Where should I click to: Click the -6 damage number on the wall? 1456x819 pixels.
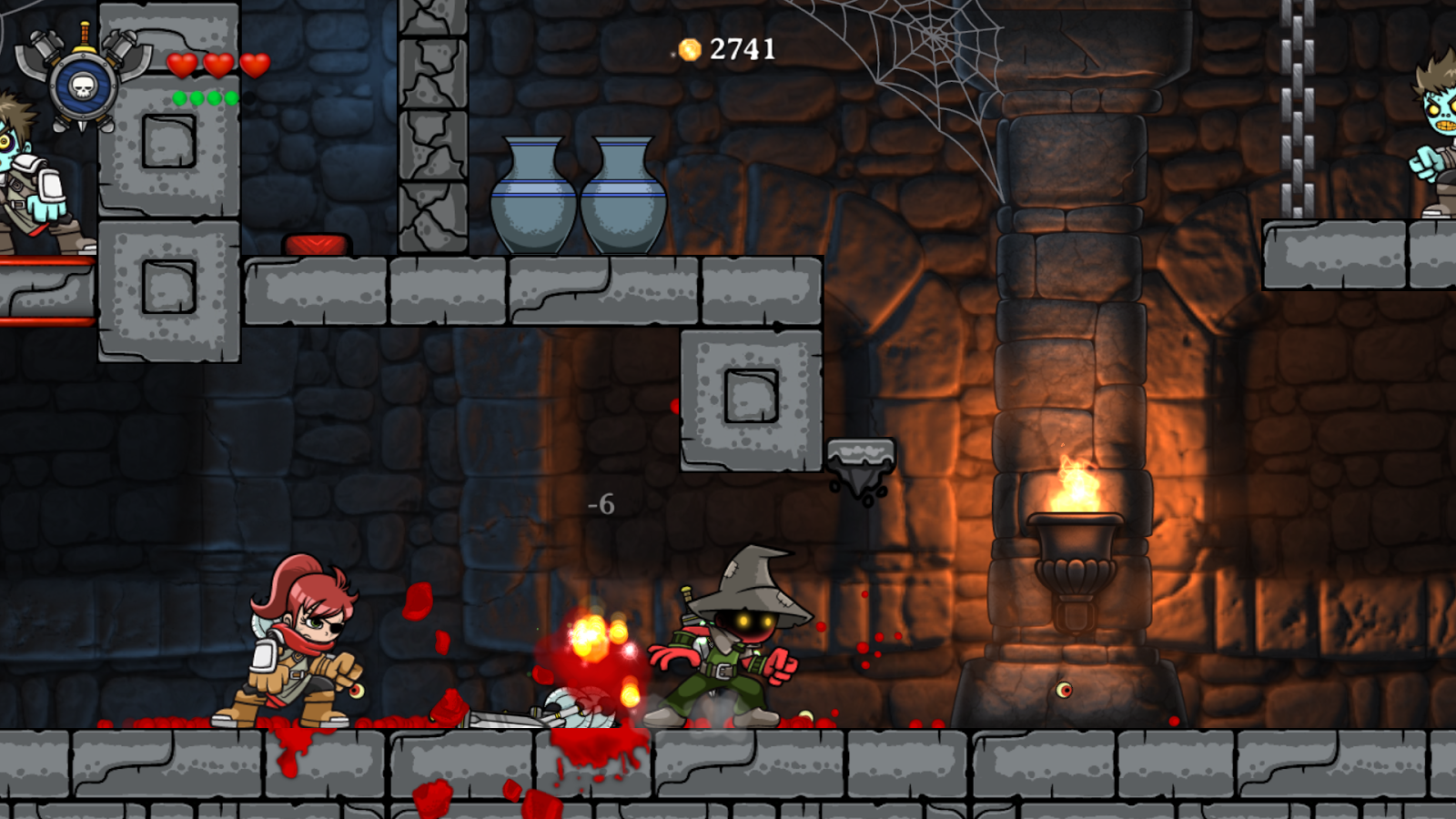pos(602,501)
